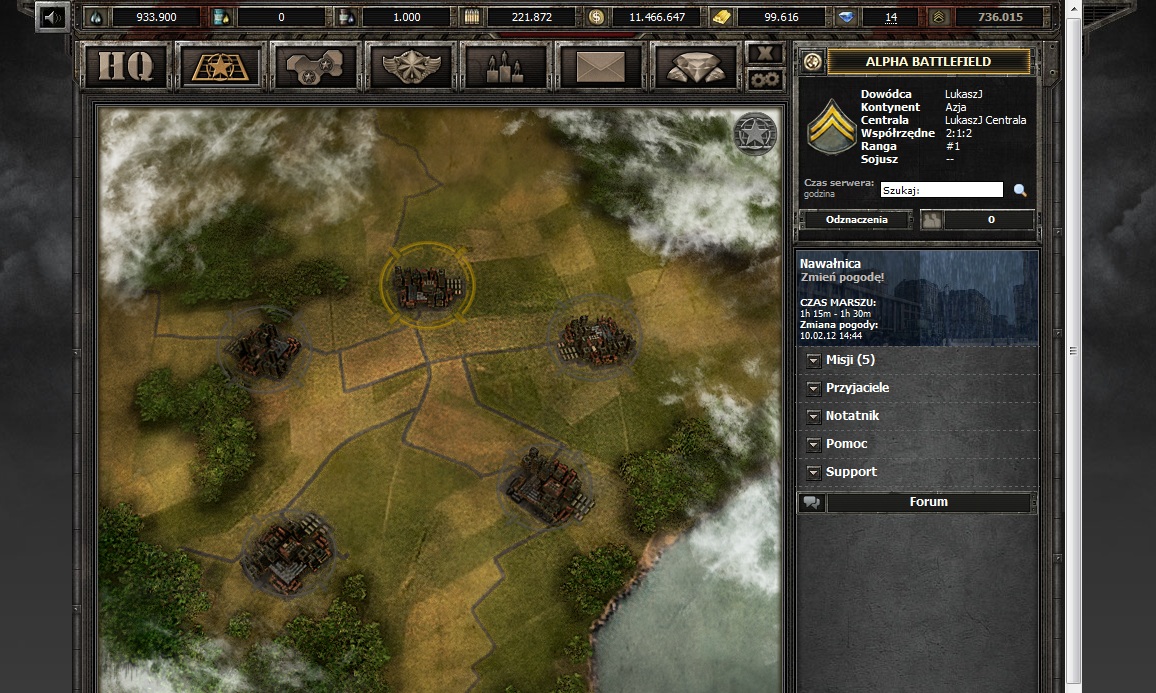Open the star map view tab

tap(219, 67)
